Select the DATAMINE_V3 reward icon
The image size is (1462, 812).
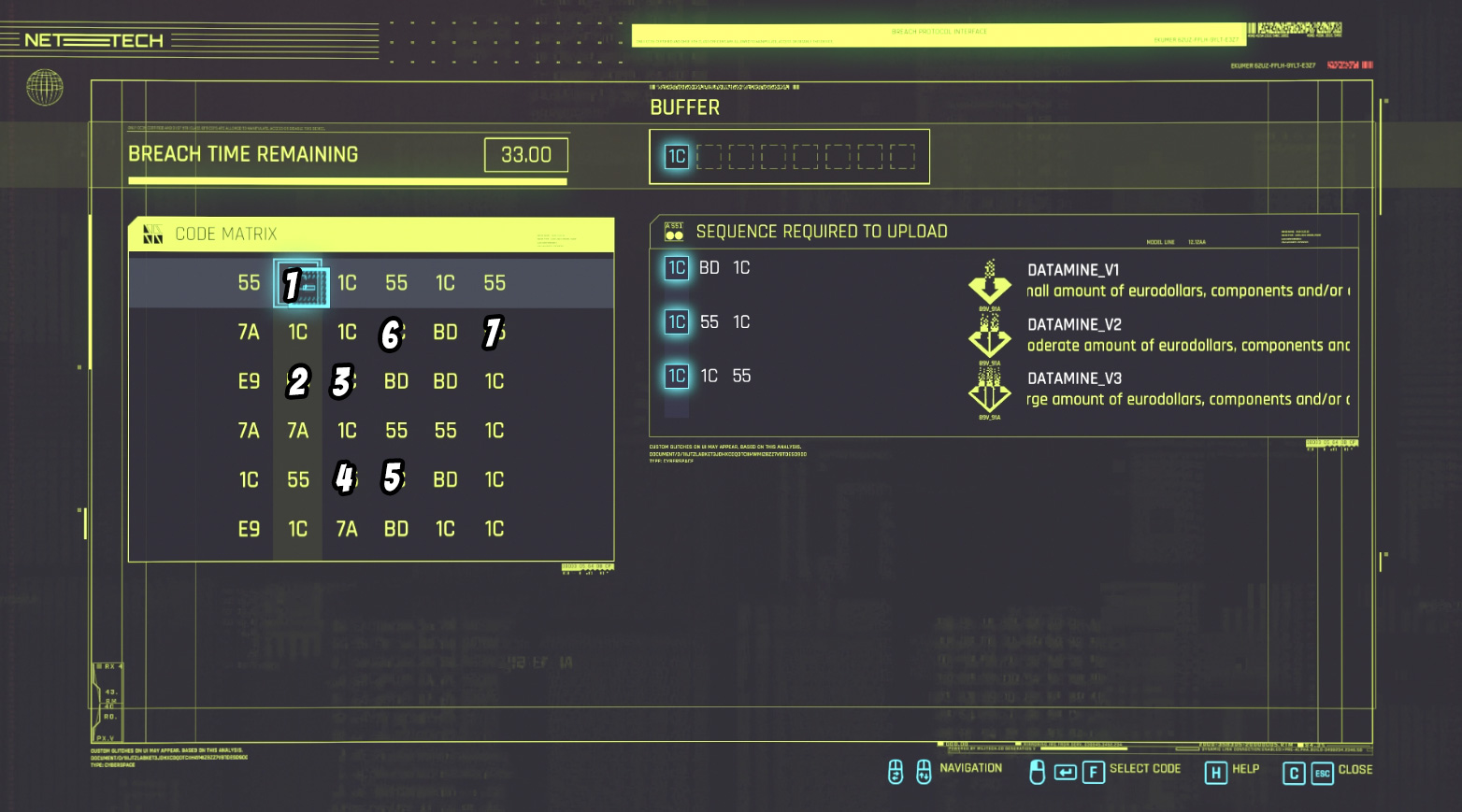[x=989, y=390]
